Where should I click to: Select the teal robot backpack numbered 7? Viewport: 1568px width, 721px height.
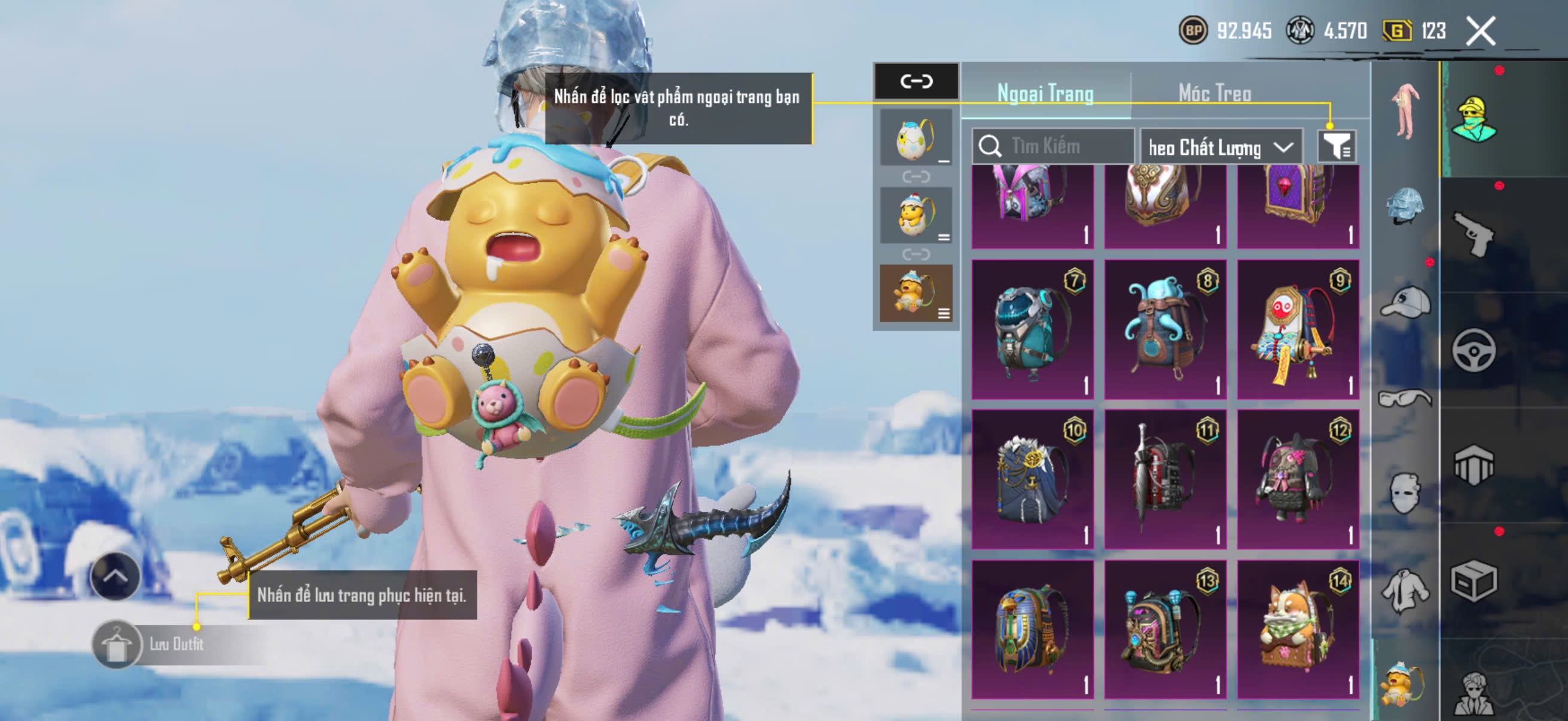1032,329
